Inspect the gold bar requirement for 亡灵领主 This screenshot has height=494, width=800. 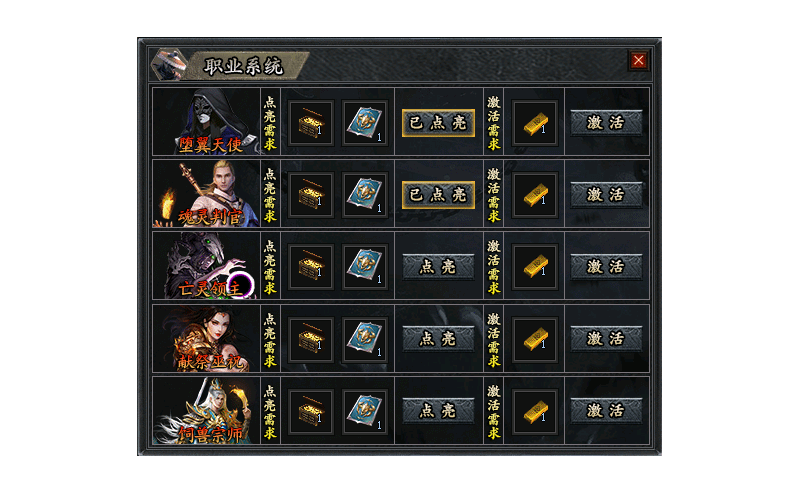coord(535,267)
